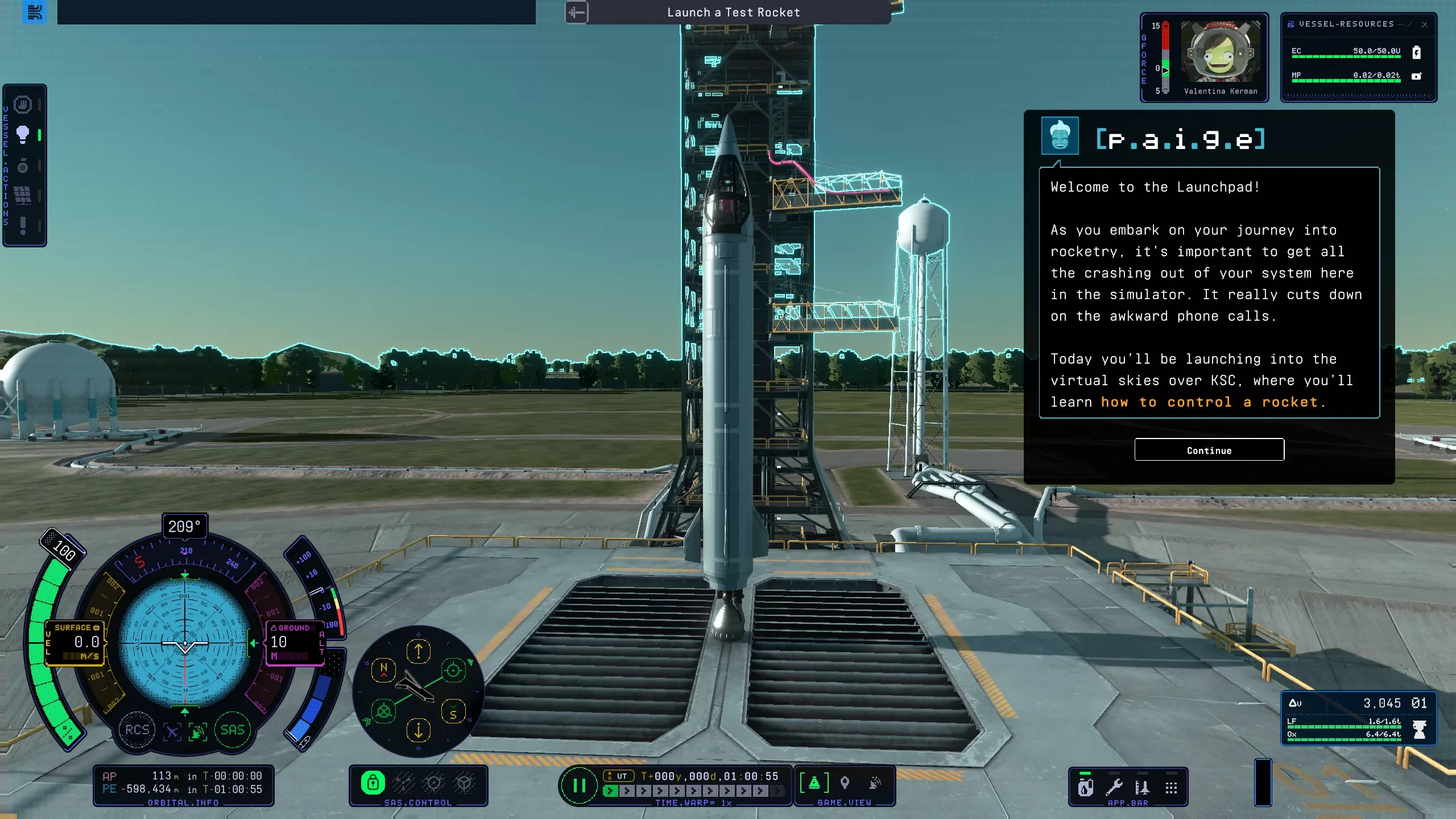Toggle the UT time display mode
Image resolution: width=1456 pixels, height=819 pixels.
618,776
